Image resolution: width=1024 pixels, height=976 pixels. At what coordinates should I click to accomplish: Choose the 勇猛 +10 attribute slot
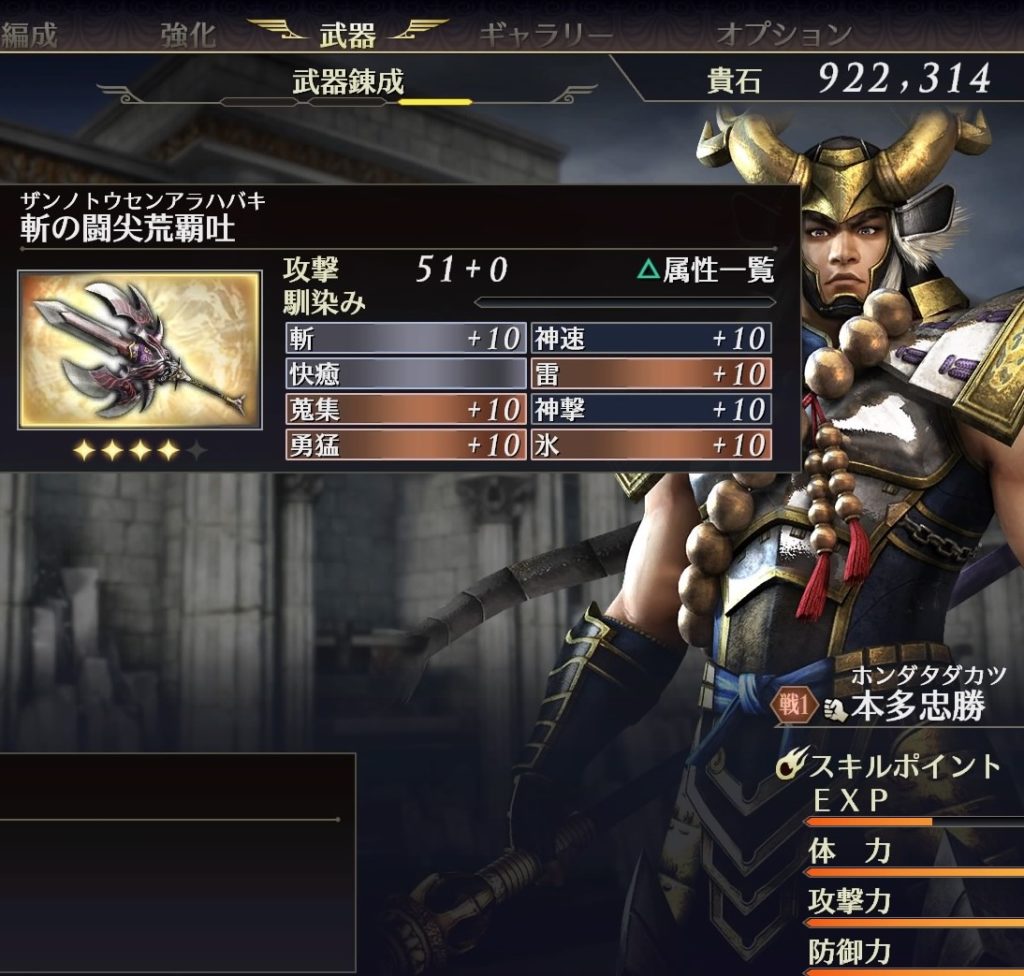[x=404, y=445]
